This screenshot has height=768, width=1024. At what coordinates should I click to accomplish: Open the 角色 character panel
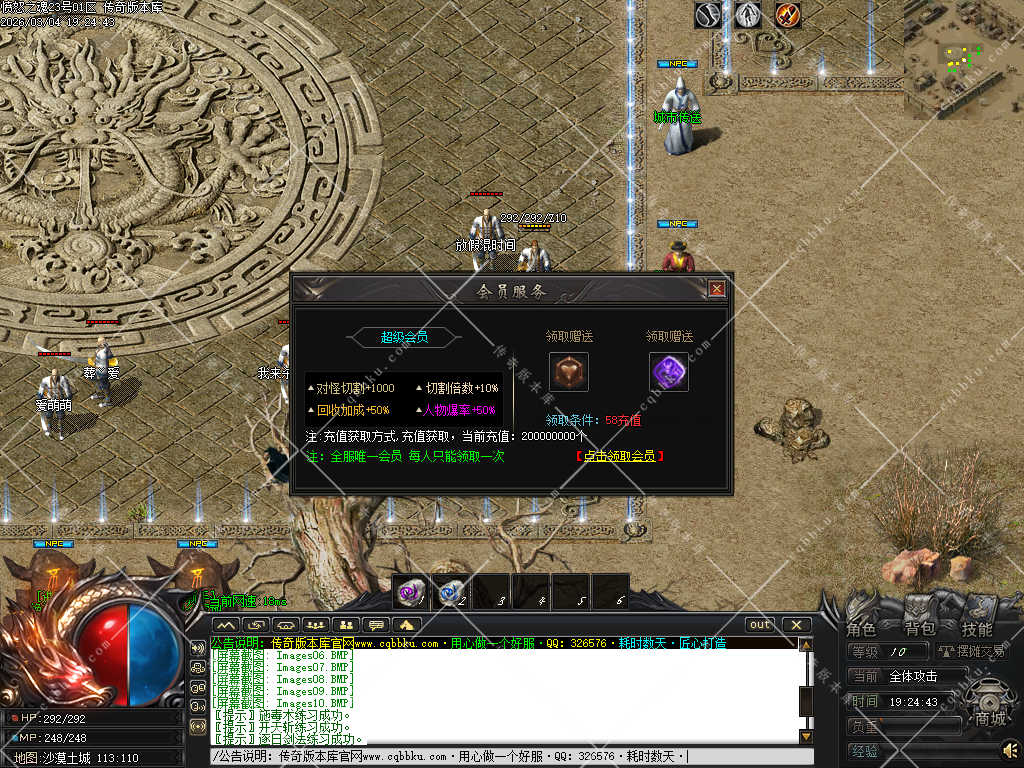[861, 629]
